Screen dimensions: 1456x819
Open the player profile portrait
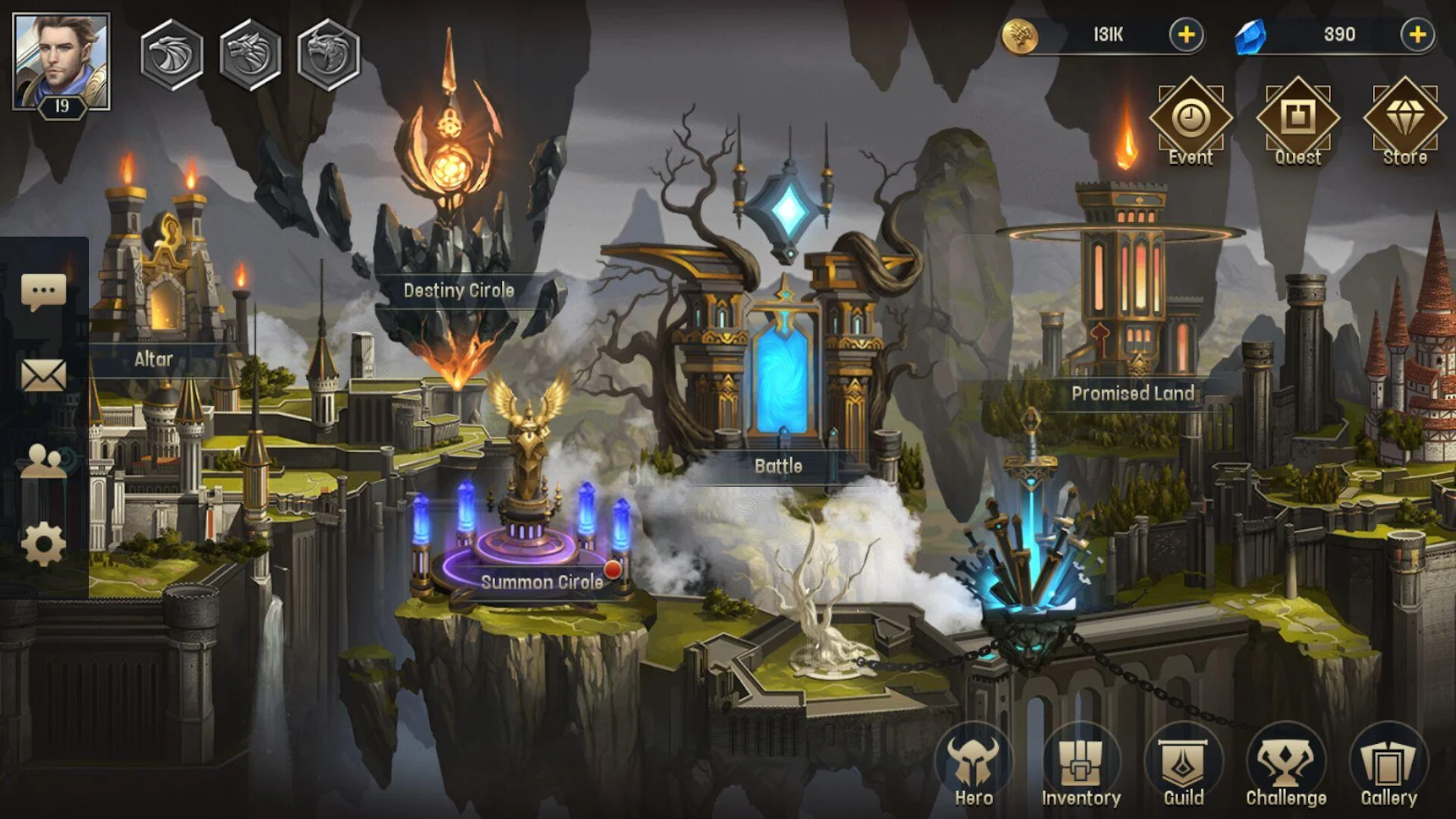tap(61, 62)
